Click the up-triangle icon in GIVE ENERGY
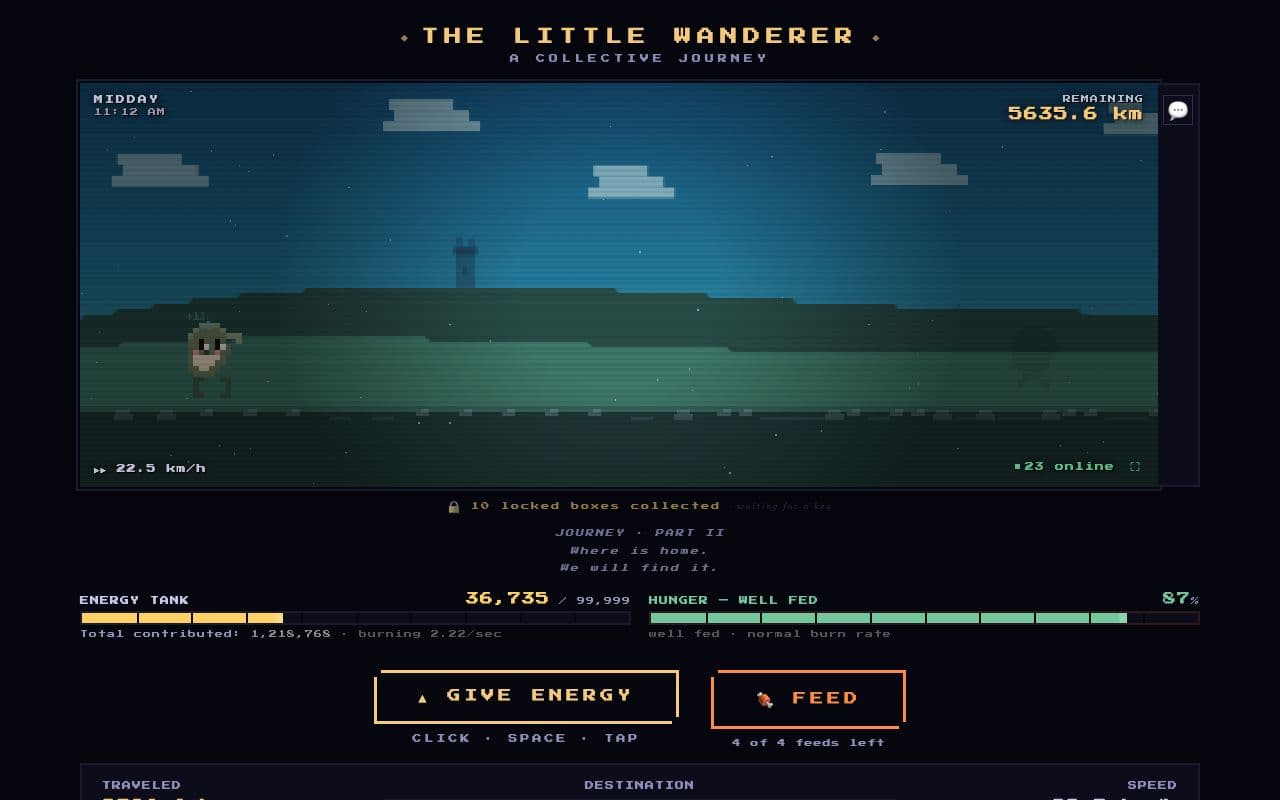 click(425, 696)
